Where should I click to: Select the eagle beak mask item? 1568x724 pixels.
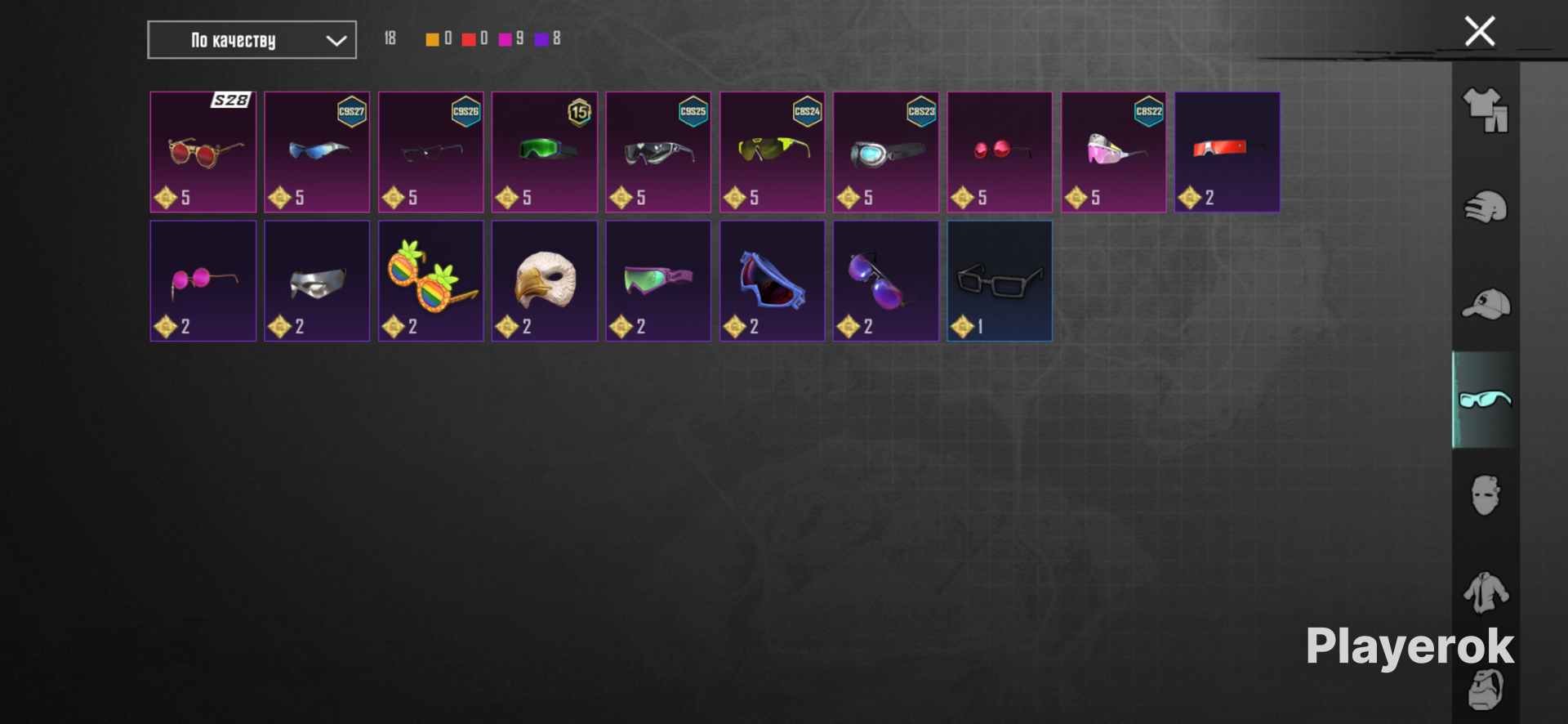(x=545, y=281)
